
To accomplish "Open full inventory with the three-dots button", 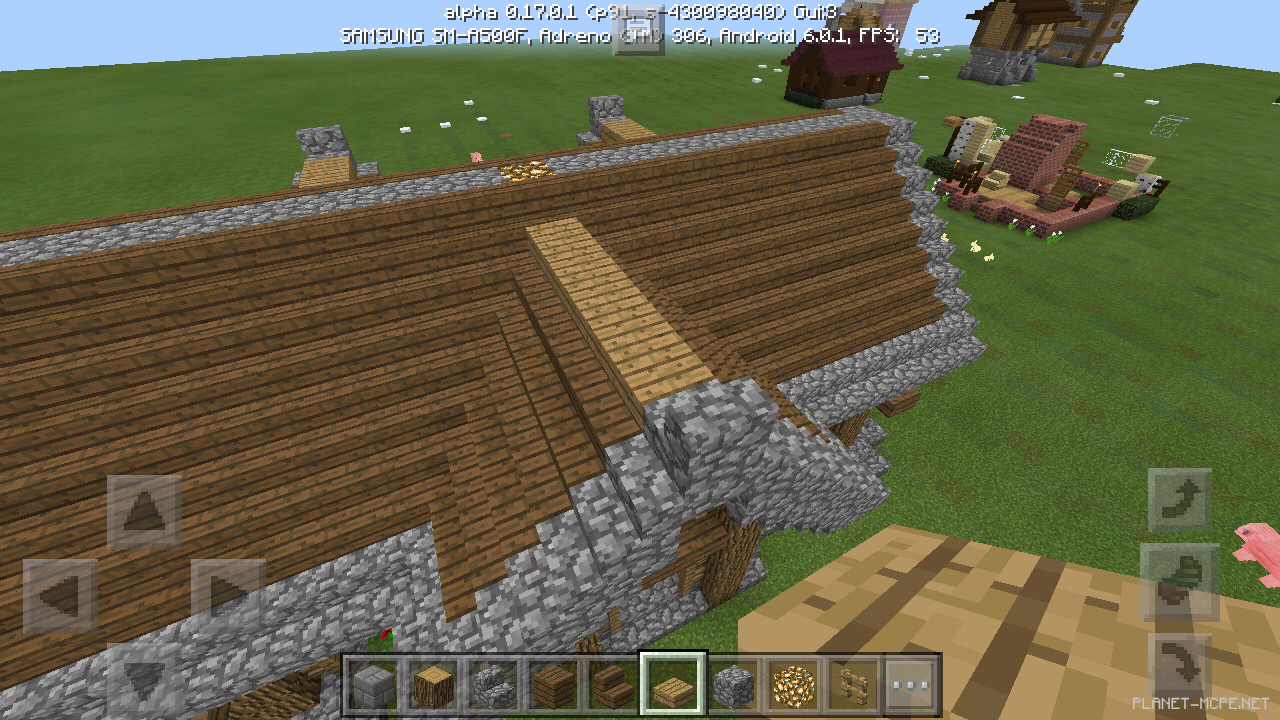I will click(x=911, y=684).
